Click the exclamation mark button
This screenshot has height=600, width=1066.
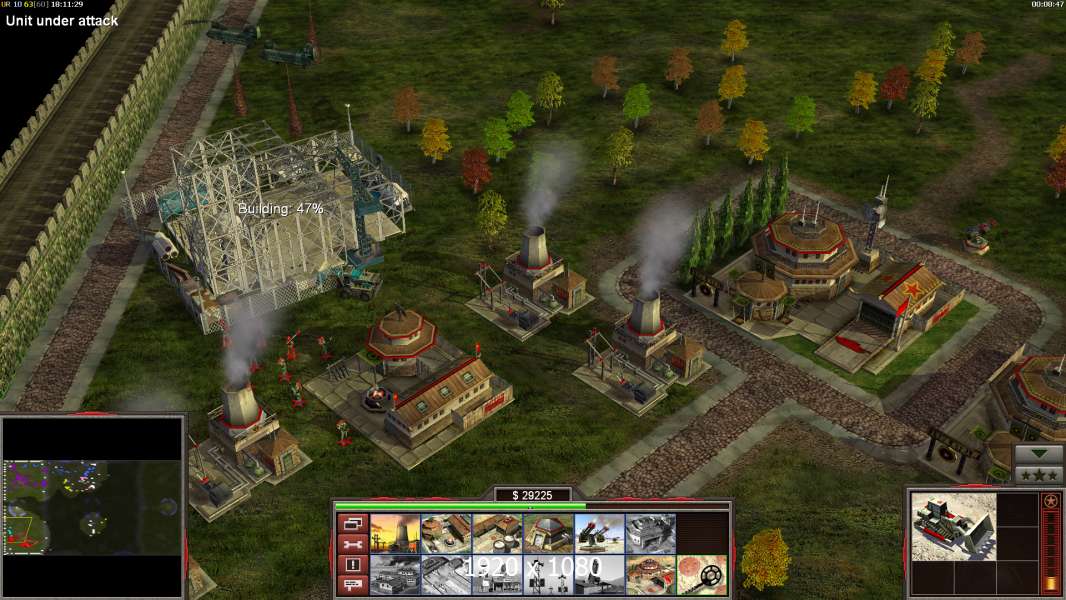pos(351,565)
